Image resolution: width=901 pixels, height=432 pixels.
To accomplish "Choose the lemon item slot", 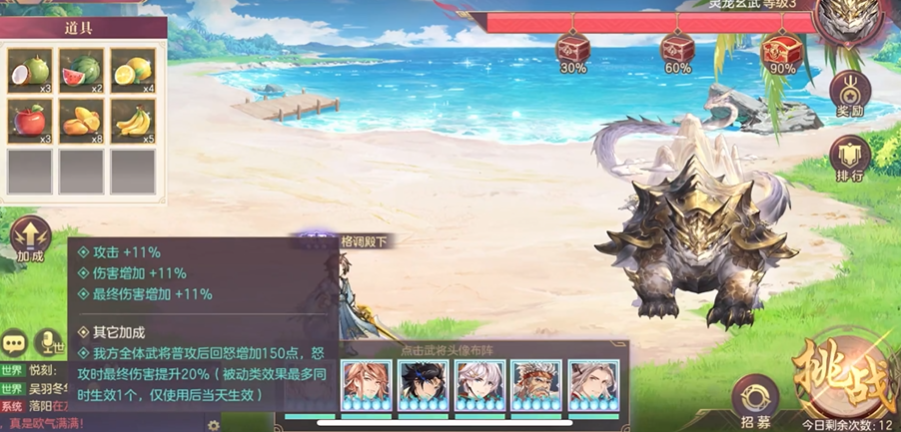I will (132, 71).
